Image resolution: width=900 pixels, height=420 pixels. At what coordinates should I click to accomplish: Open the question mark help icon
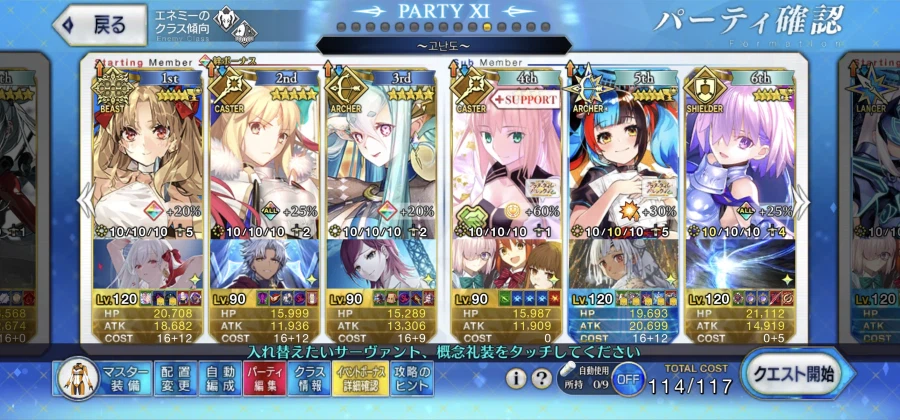541,379
